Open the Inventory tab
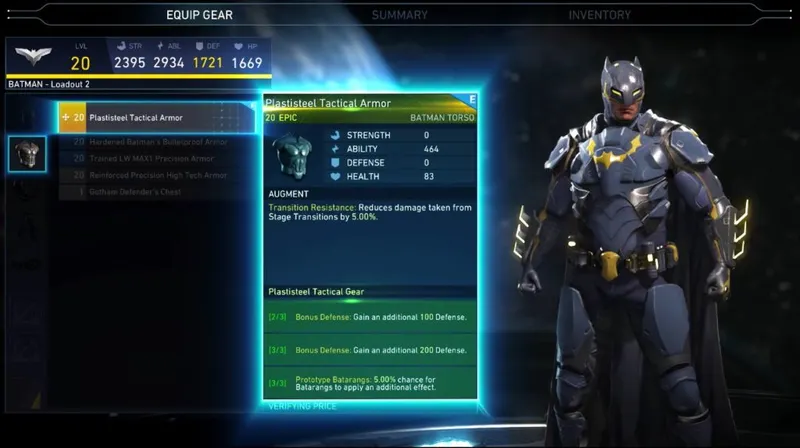The image size is (800, 448). (x=599, y=15)
